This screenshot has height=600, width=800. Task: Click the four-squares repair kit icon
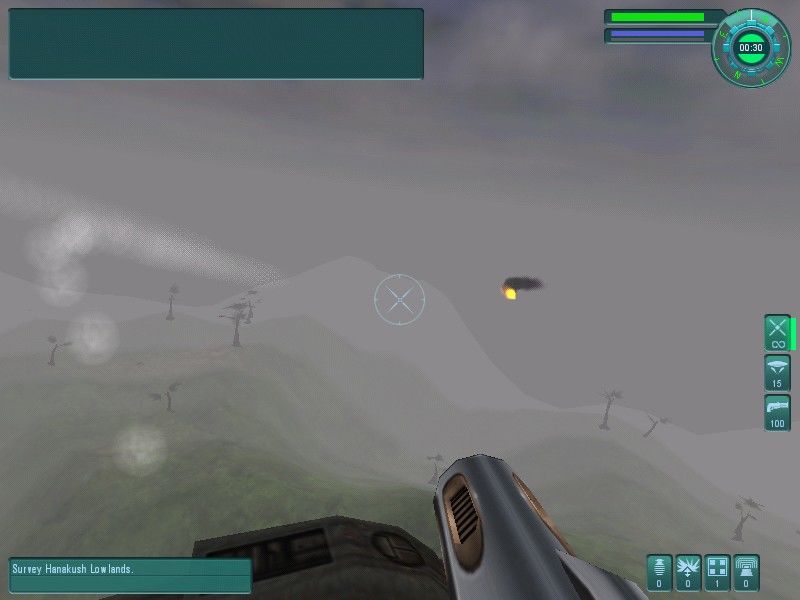coord(717,573)
